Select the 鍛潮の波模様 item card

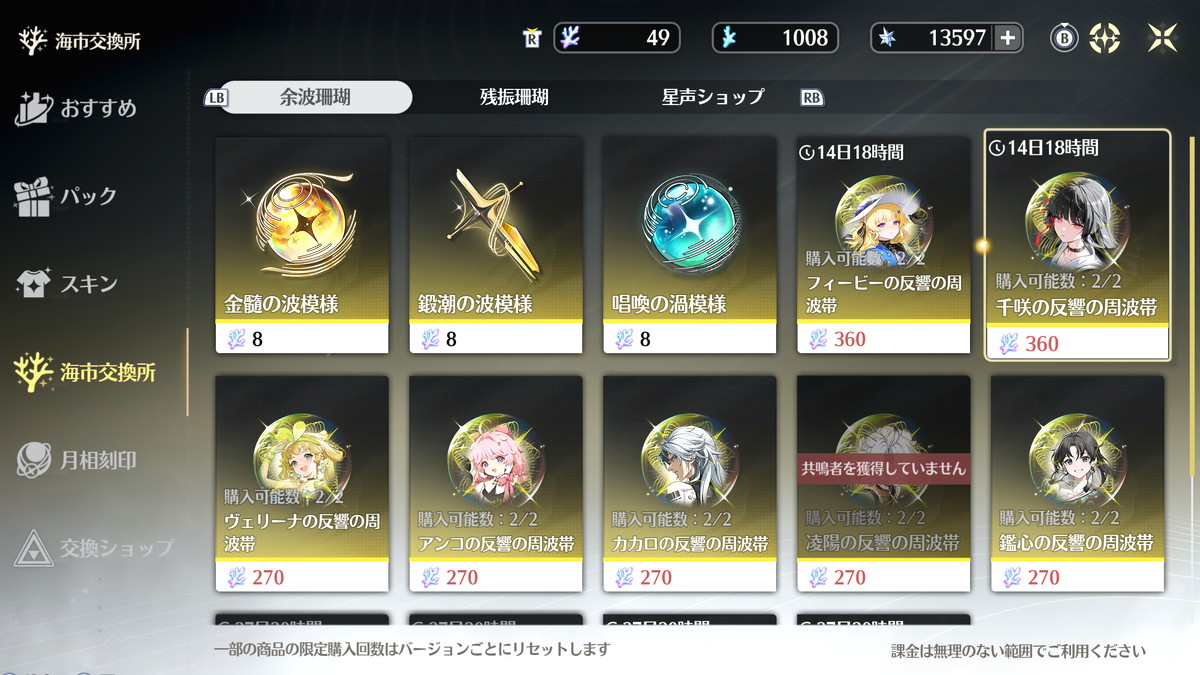[x=496, y=244]
